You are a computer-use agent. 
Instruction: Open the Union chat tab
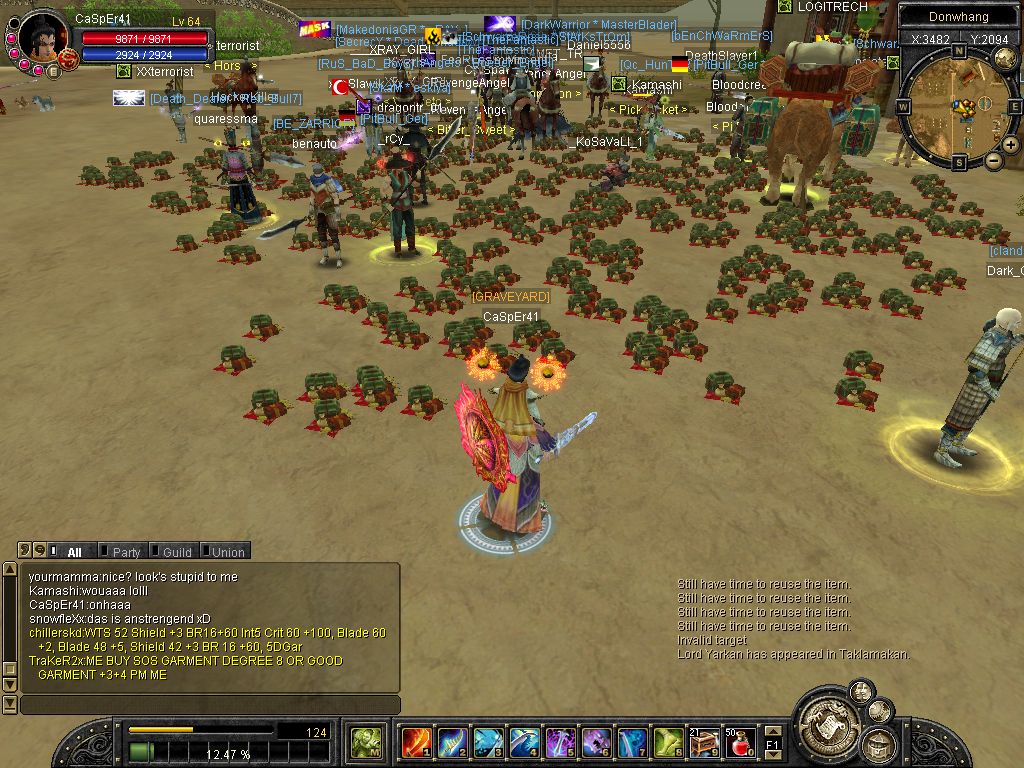coord(226,551)
